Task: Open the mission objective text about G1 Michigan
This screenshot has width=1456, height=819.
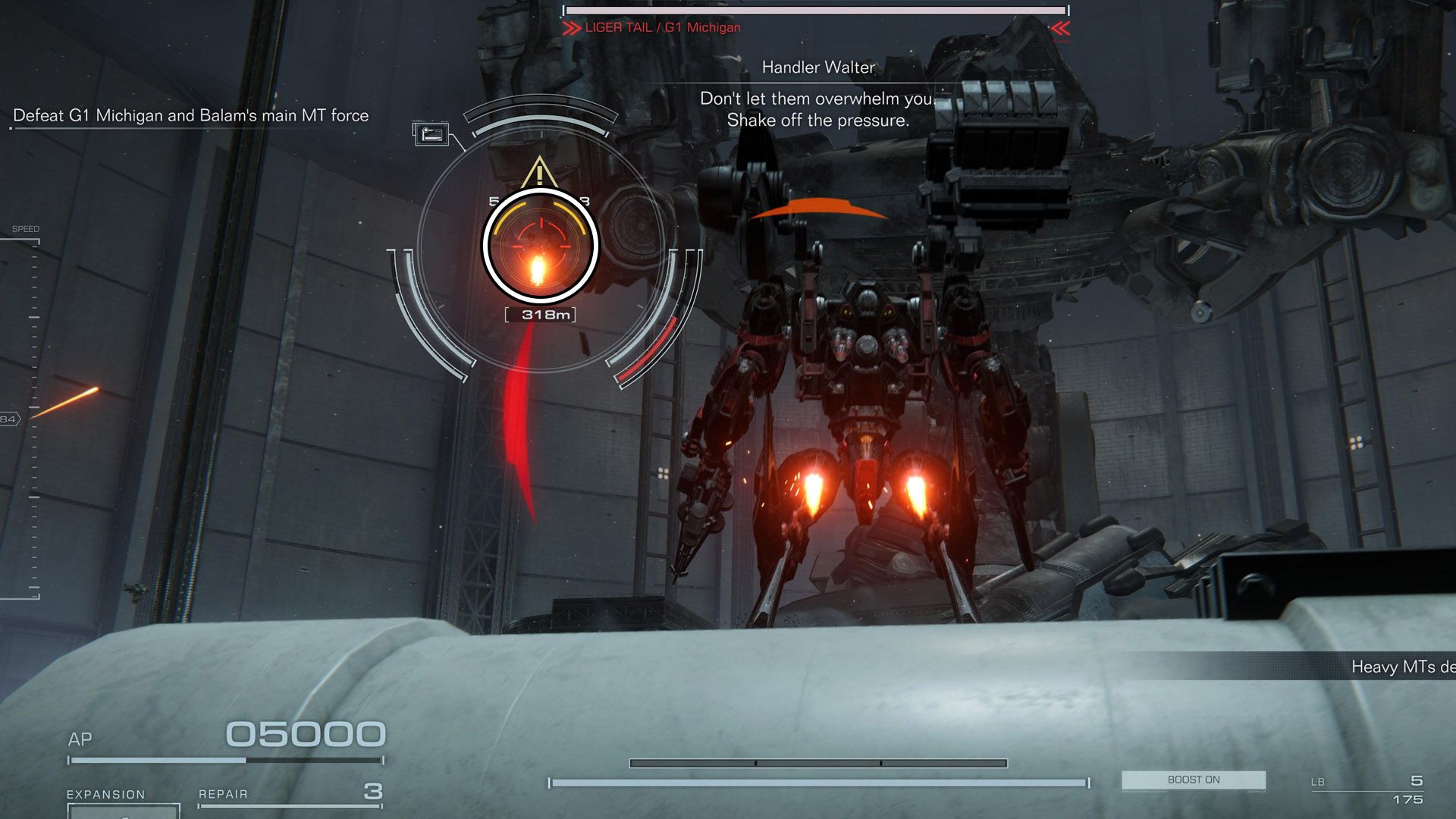Action: coord(191,115)
